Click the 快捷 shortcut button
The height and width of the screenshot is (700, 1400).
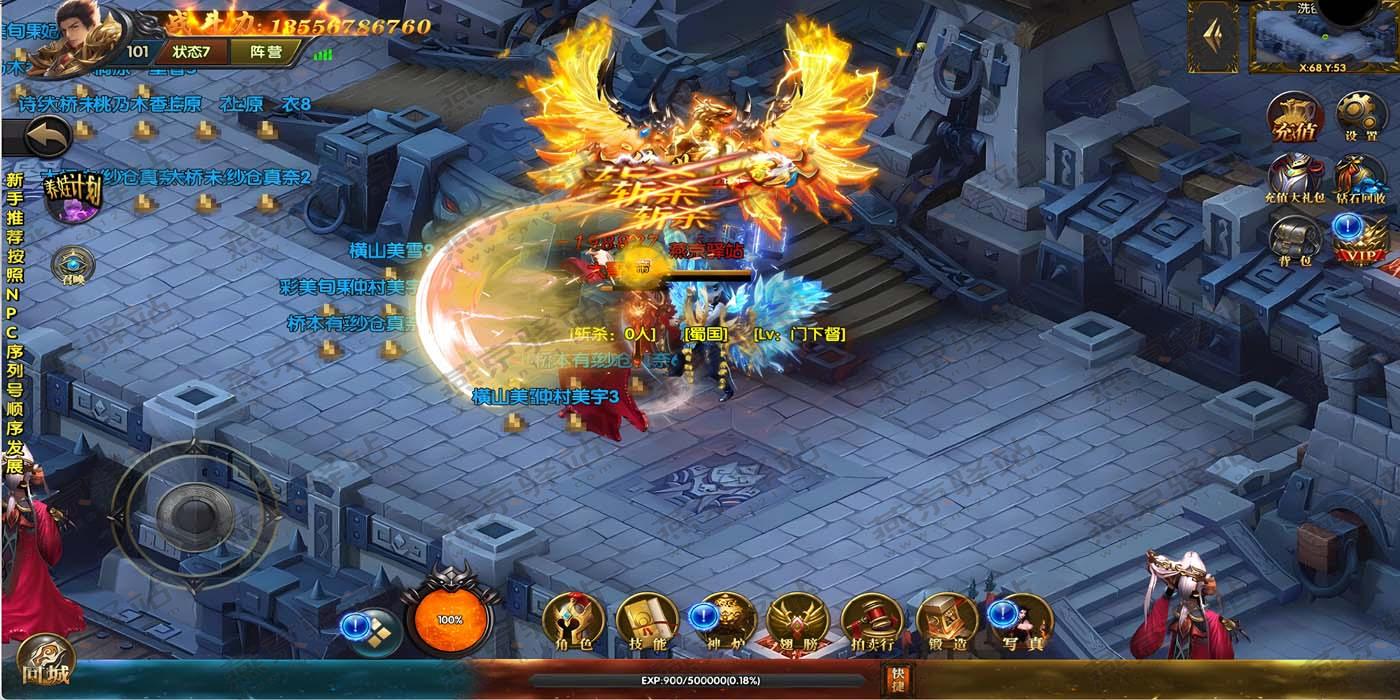pos(897,679)
